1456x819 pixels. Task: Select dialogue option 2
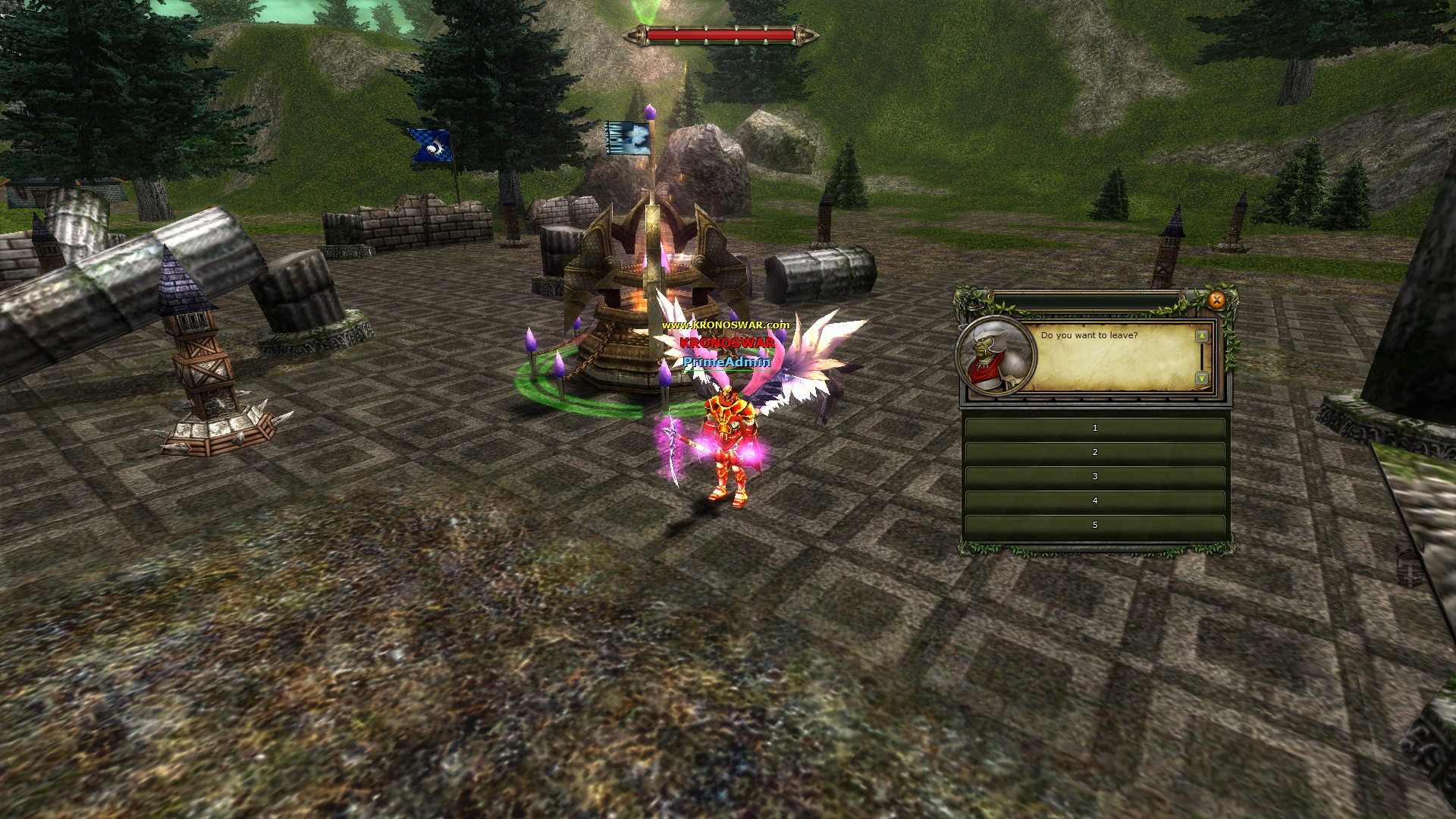(1094, 453)
